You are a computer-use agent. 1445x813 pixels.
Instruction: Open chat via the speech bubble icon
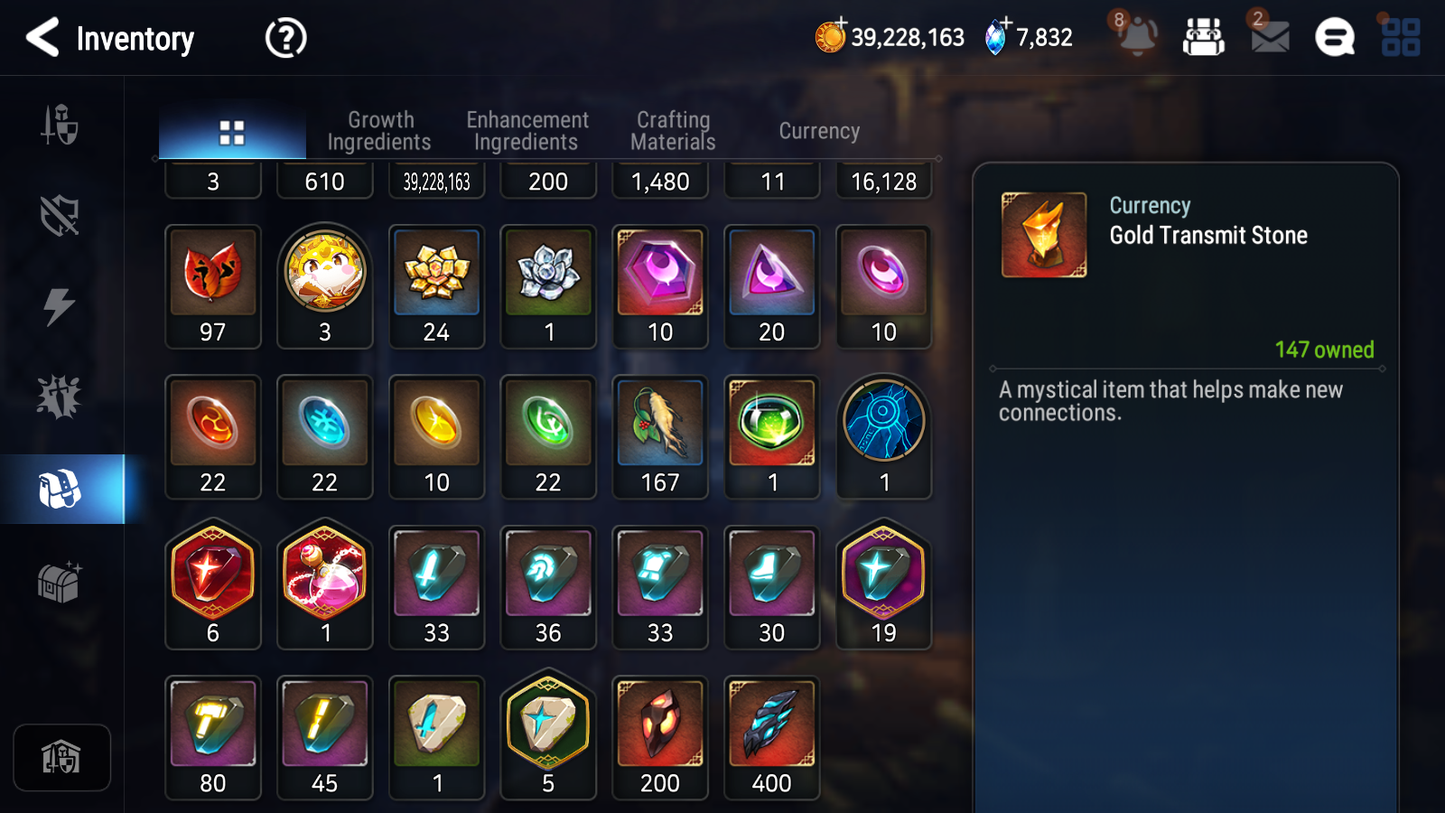(1334, 37)
